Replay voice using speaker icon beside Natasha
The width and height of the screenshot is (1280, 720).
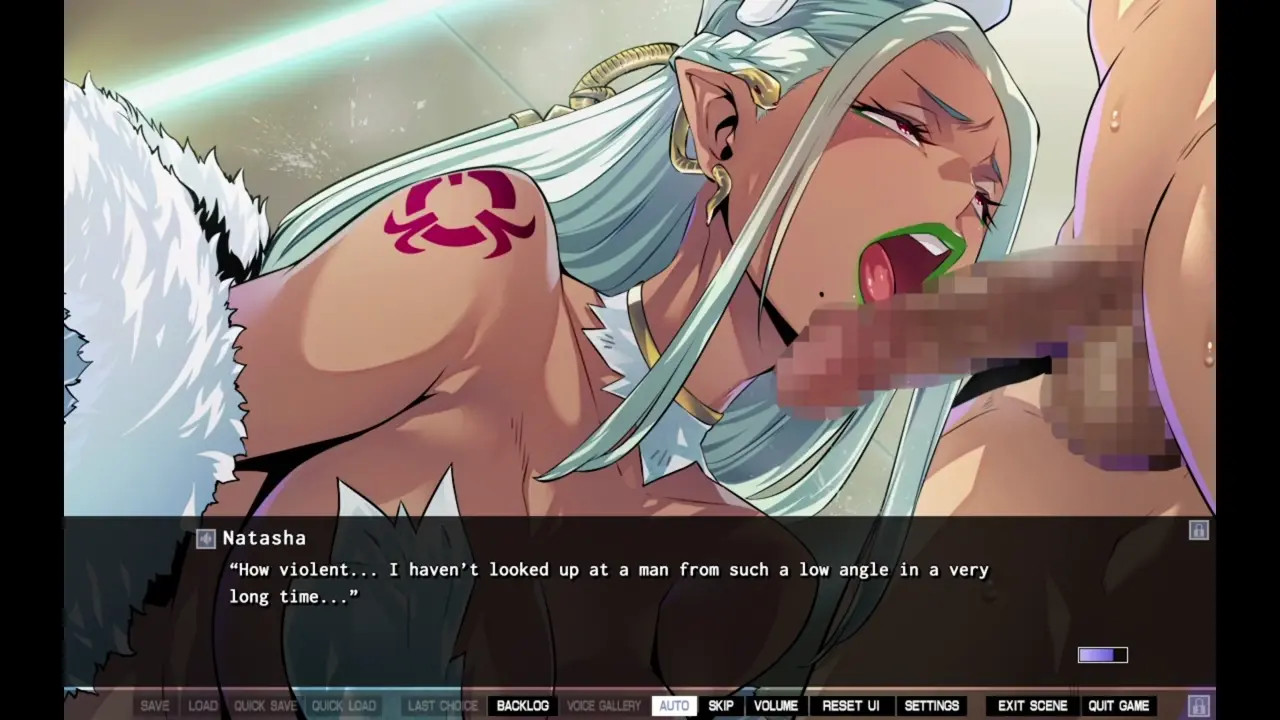coord(206,539)
